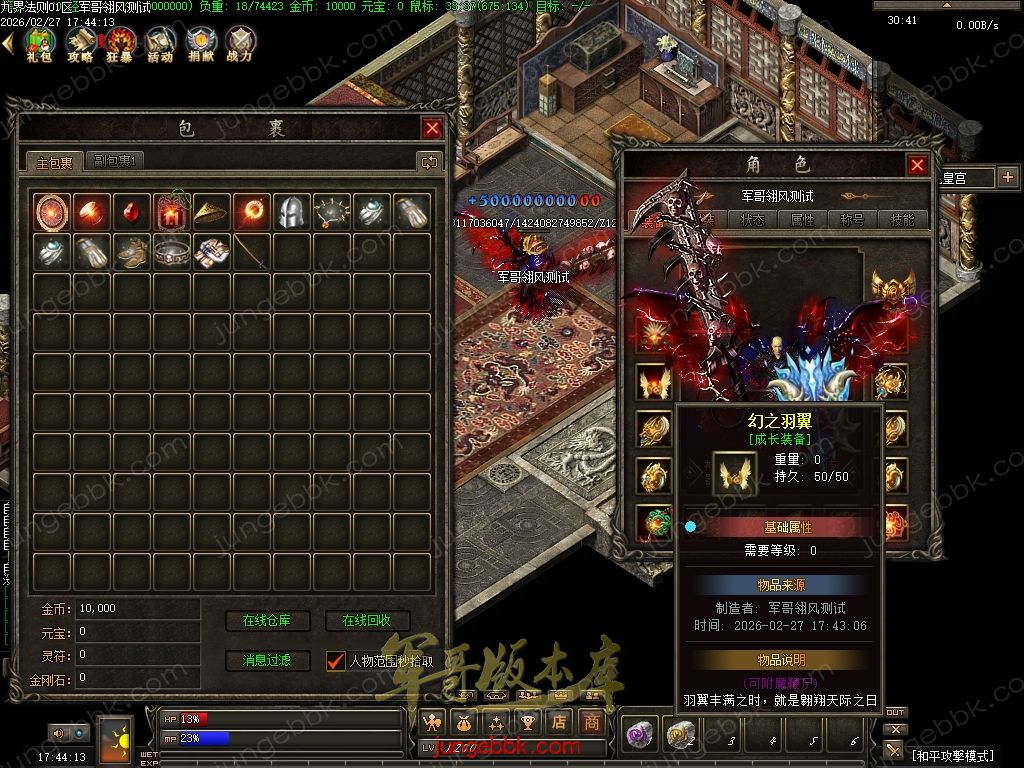The width and height of the screenshot is (1024, 768).
Task: Open the 战力 combat power icon
Action: tap(240, 44)
